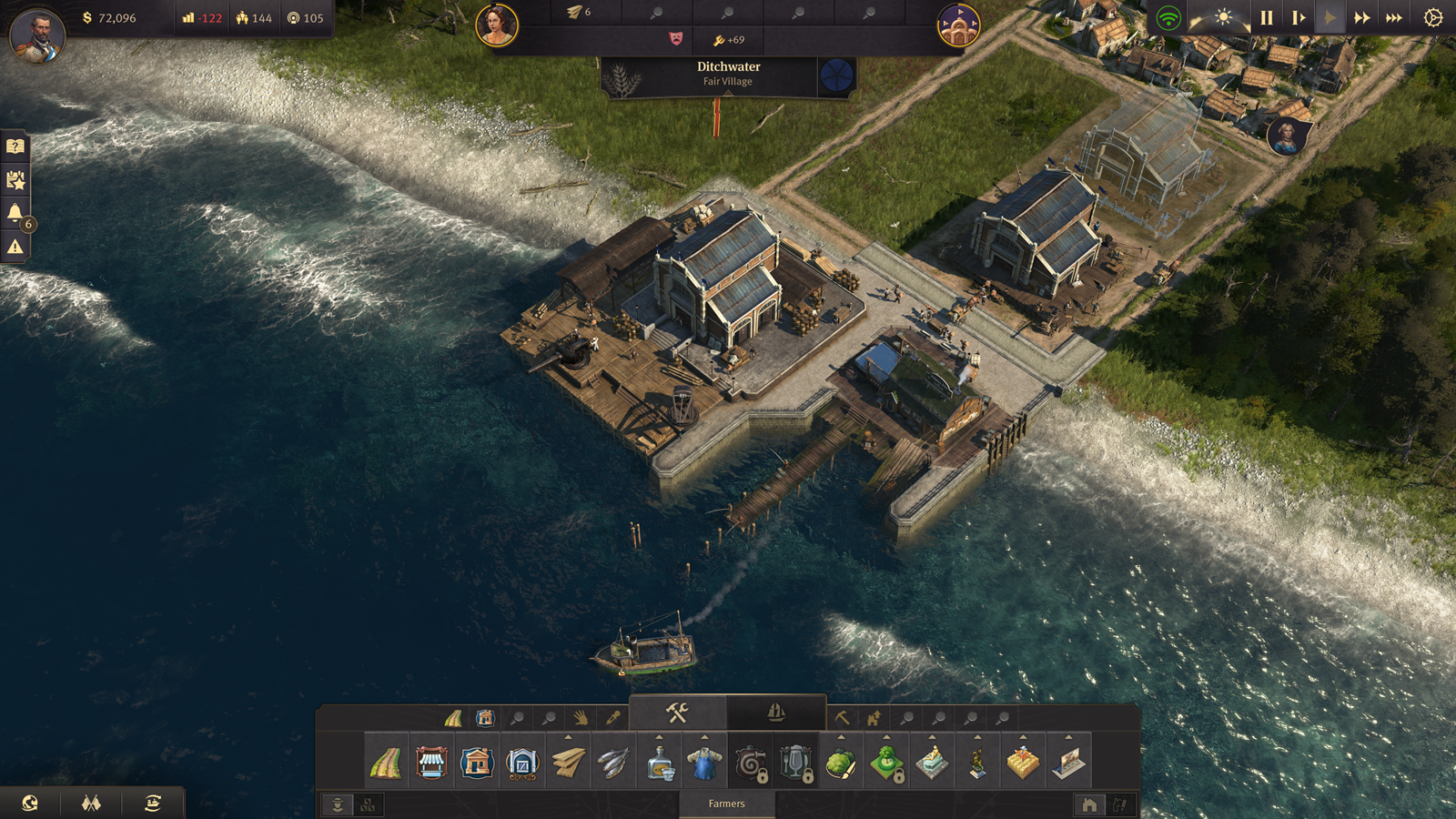Open the help book with question mark

[x=15, y=147]
